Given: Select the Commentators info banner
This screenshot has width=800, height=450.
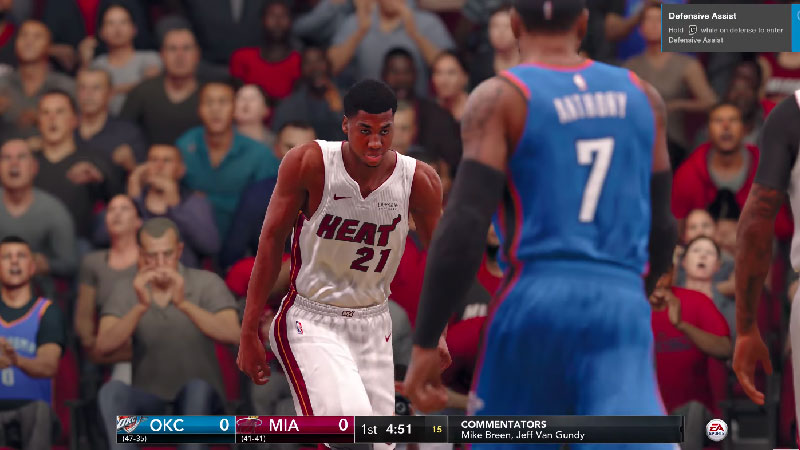Looking at the screenshot, I should tap(565, 429).
